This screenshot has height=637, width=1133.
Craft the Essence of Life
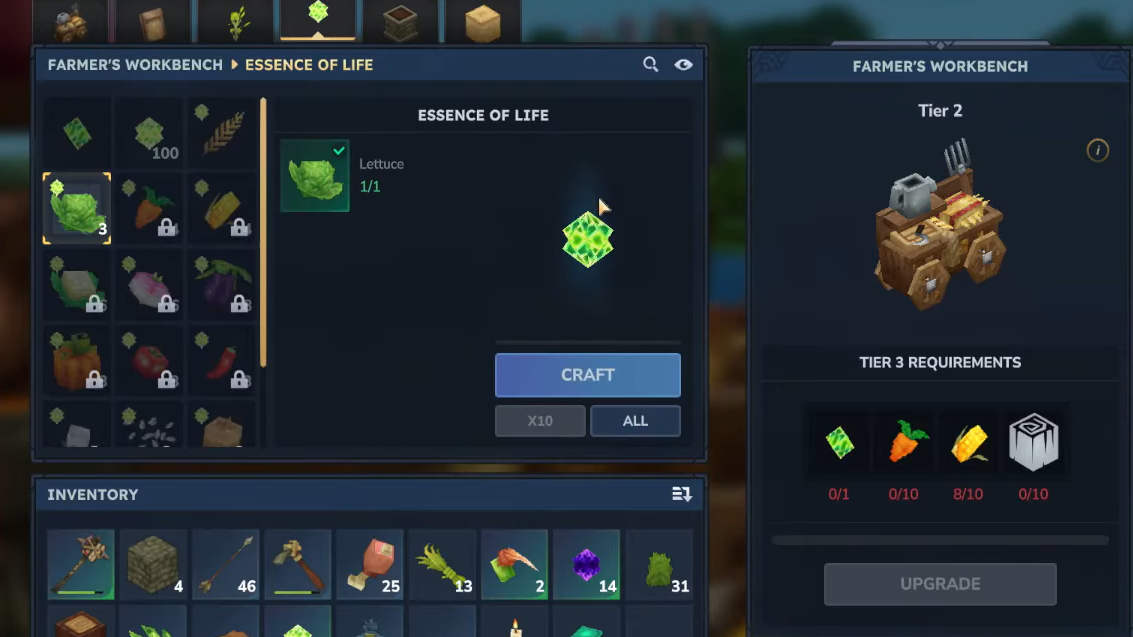587,375
